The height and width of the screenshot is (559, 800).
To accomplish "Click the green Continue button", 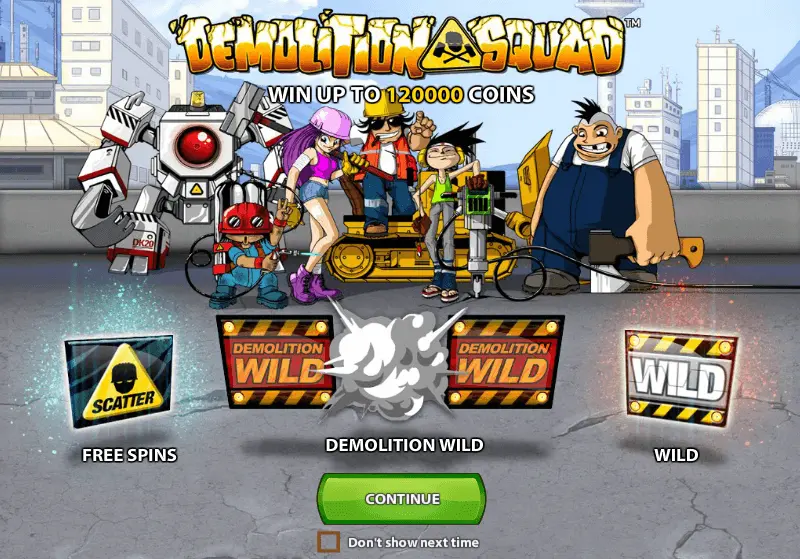I will [x=401, y=498].
